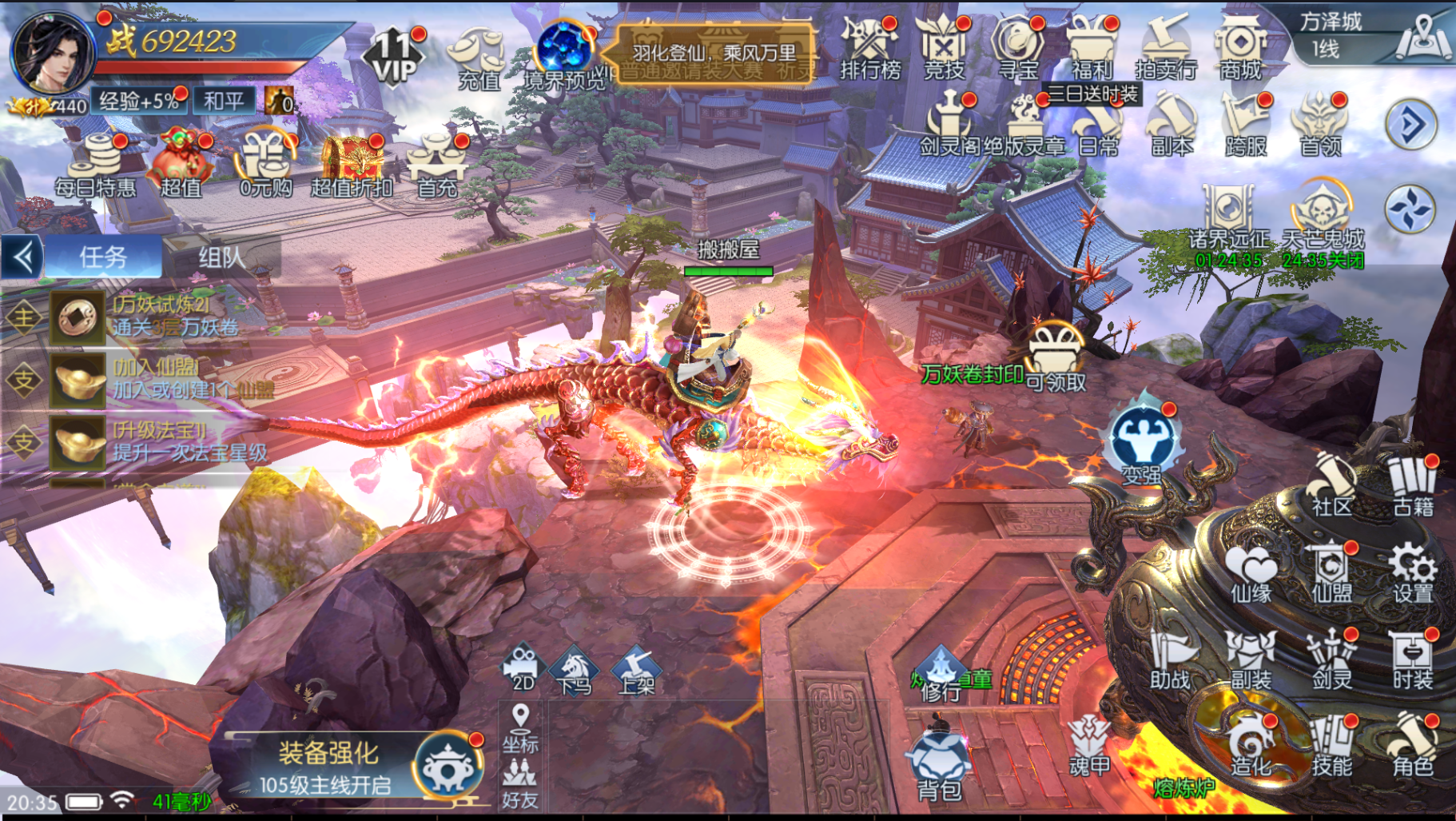1456x821 pixels.
Task: Open the 好友 friends list
Action: click(x=520, y=783)
